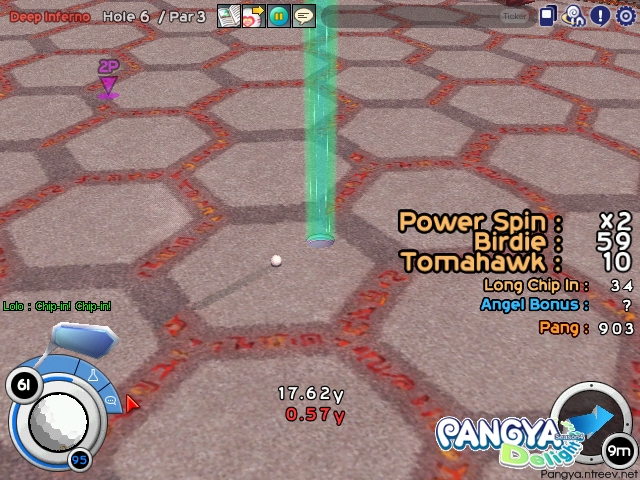640x480 pixels.
Task: Open the scorecard book icon
Action: coord(228,16)
